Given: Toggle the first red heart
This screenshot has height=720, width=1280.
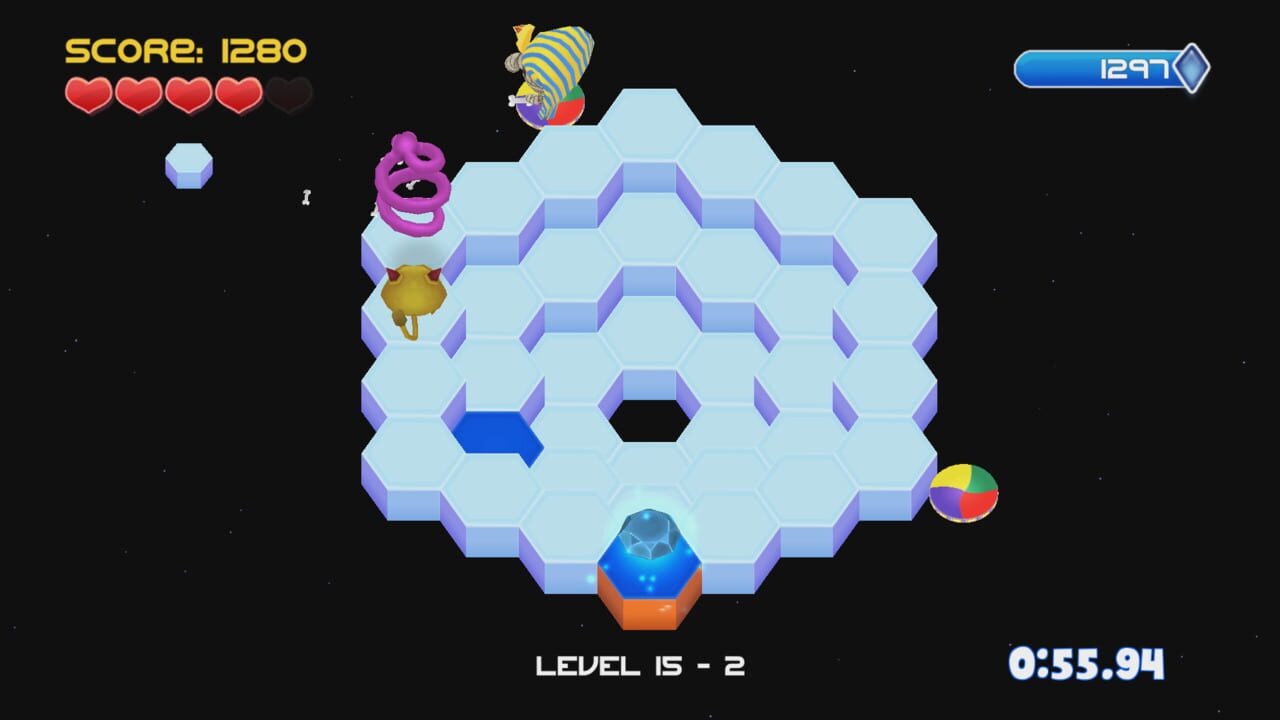Looking at the screenshot, I should 89,97.
